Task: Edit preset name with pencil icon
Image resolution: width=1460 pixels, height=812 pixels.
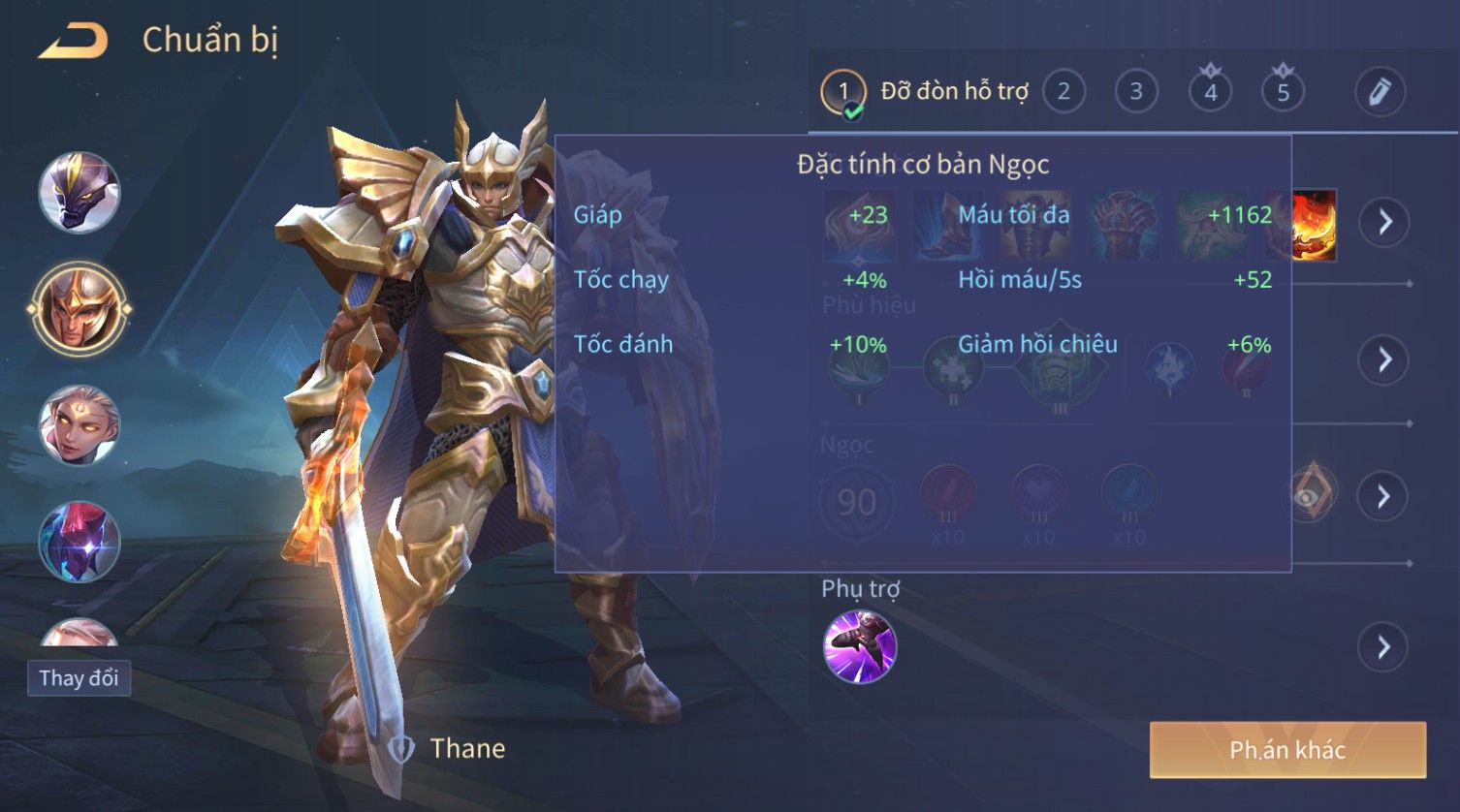Action: (x=1380, y=92)
